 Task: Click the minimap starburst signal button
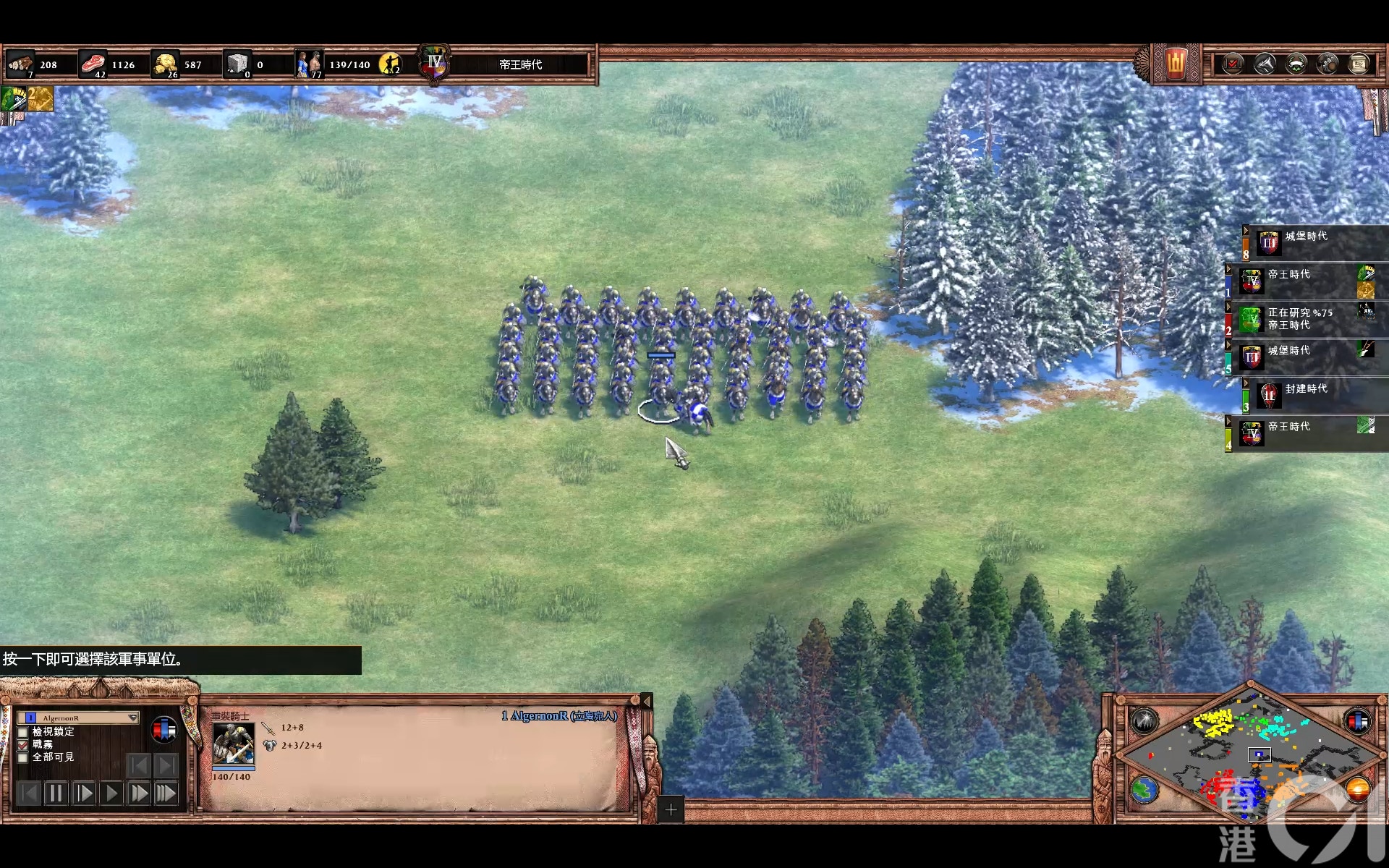(1144, 720)
